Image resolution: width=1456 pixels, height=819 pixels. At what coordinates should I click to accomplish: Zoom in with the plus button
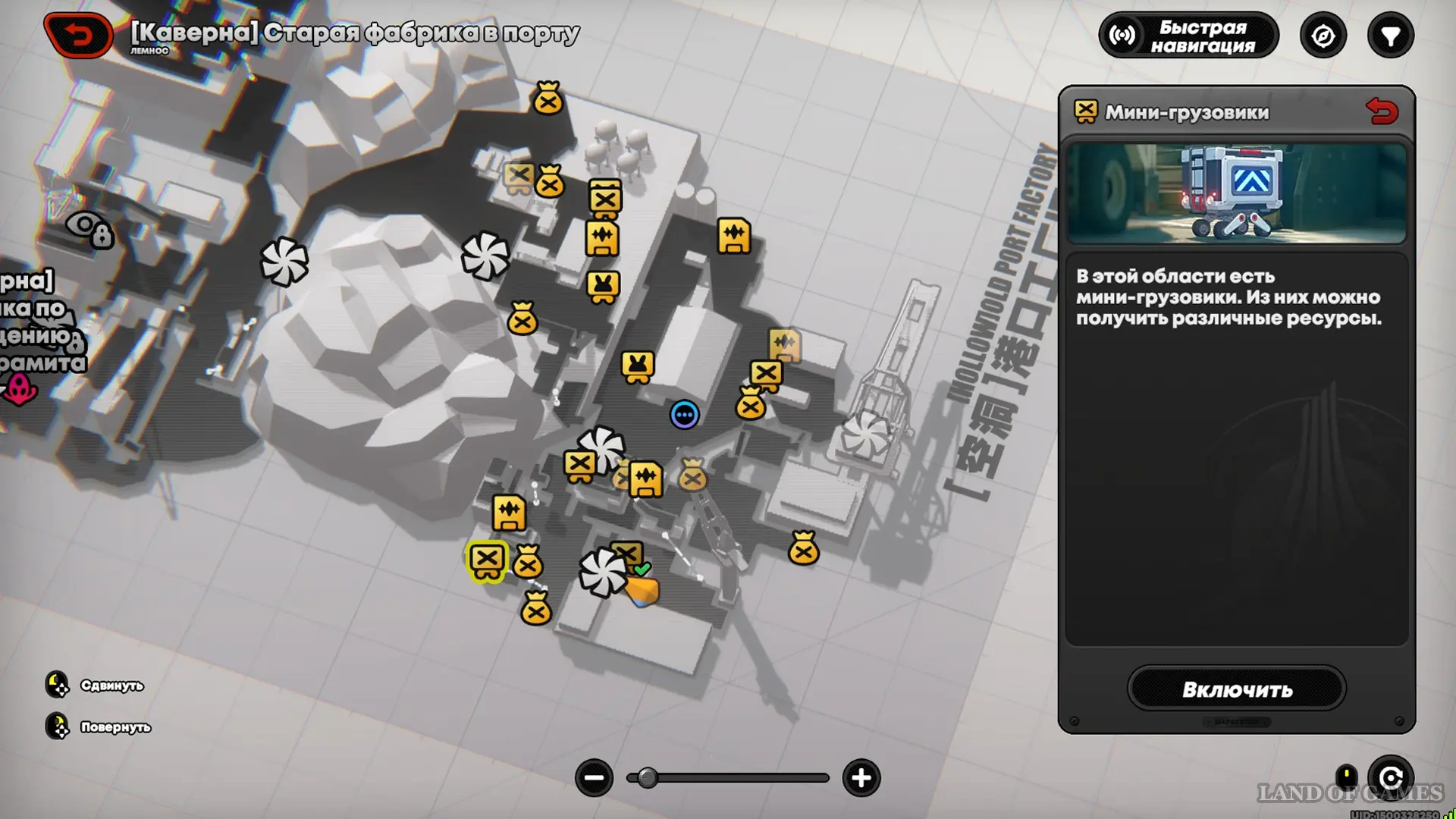(x=861, y=777)
